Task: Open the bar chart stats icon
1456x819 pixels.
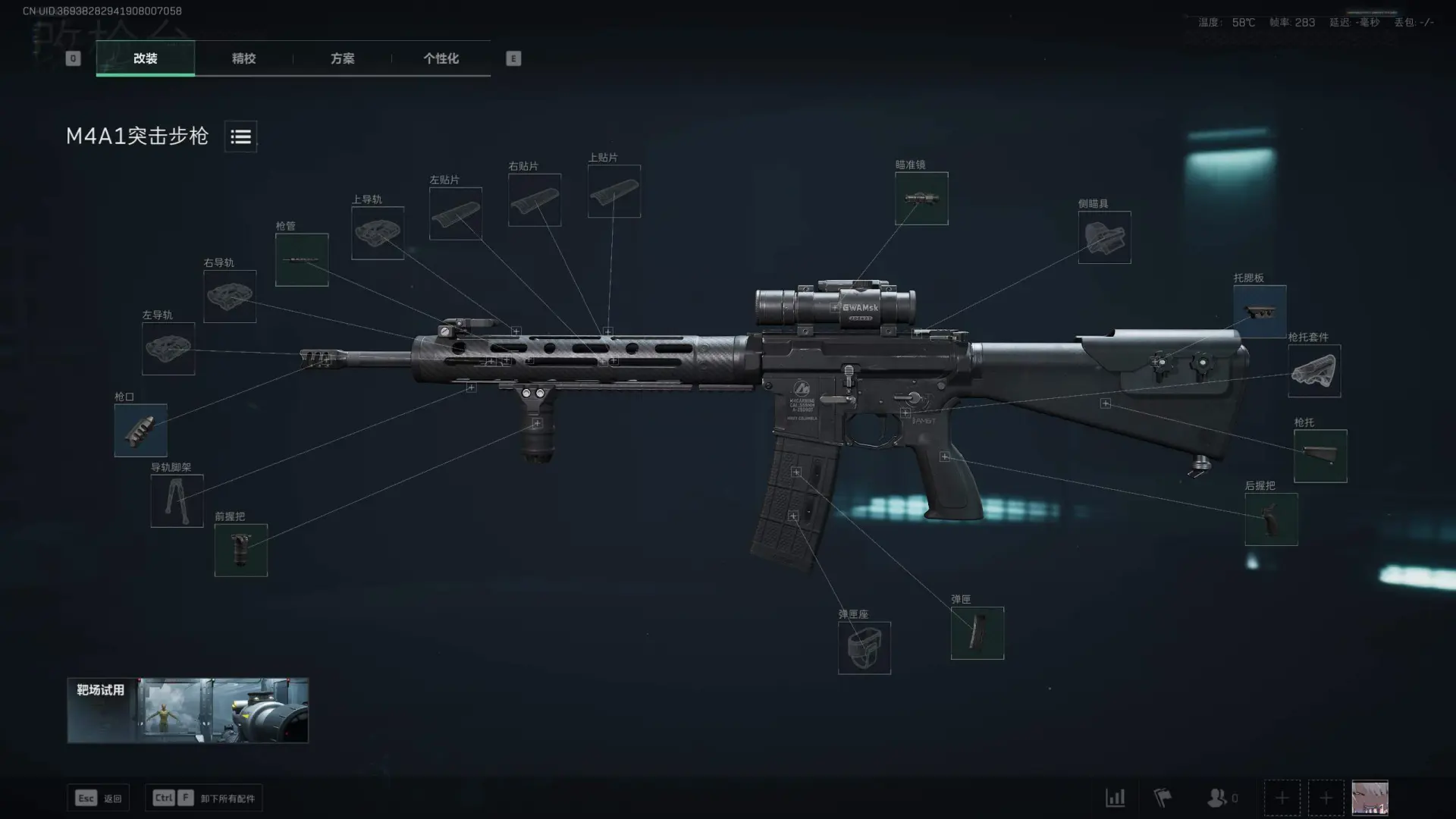Action: click(x=1115, y=798)
